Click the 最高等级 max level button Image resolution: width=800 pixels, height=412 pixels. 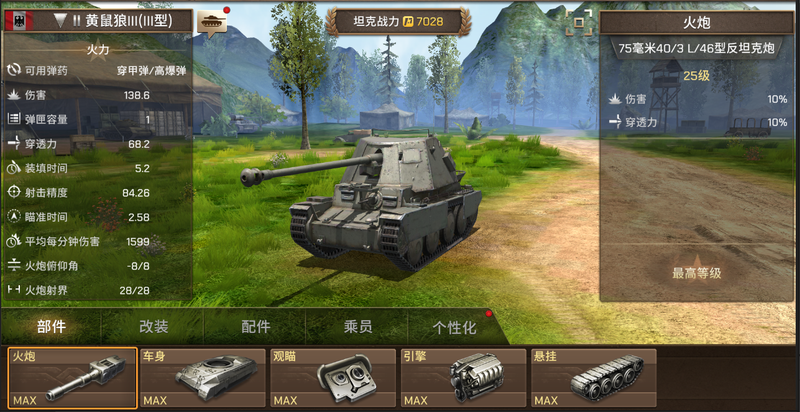697,272
